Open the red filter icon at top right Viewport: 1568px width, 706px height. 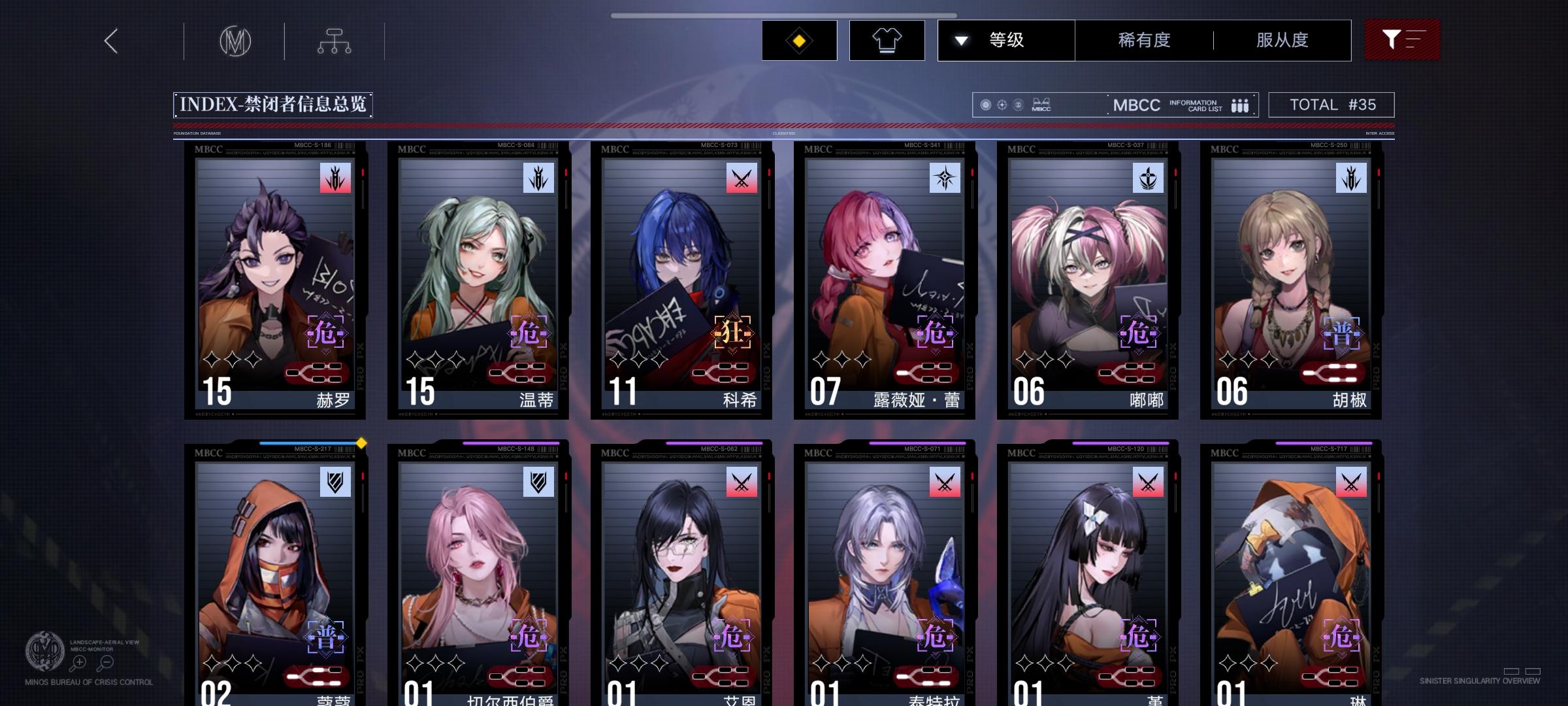pyautogui.click(x=1402, y=40)
